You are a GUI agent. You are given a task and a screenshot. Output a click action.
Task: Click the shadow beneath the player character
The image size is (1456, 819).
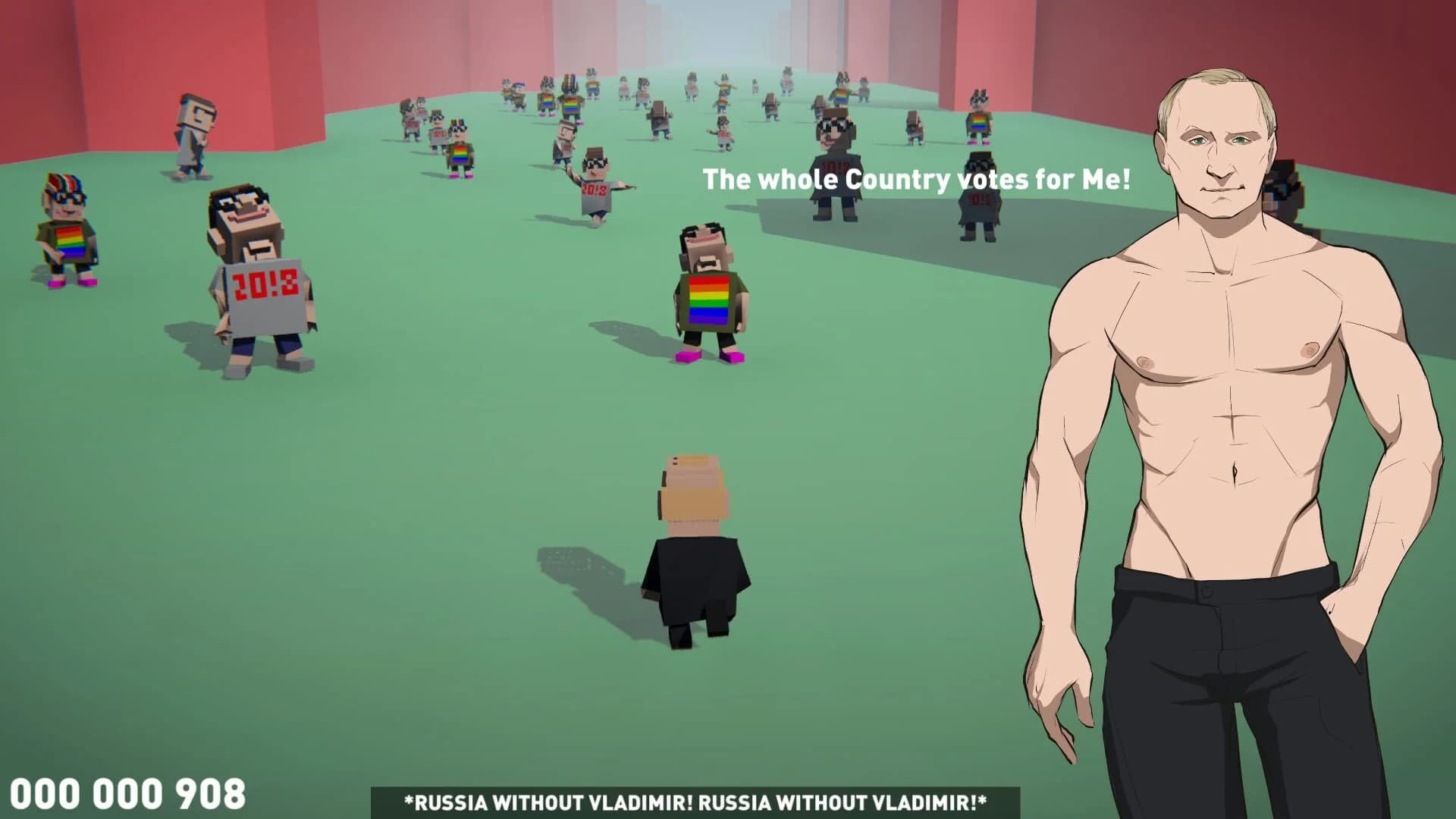click(x=576, y=561)
